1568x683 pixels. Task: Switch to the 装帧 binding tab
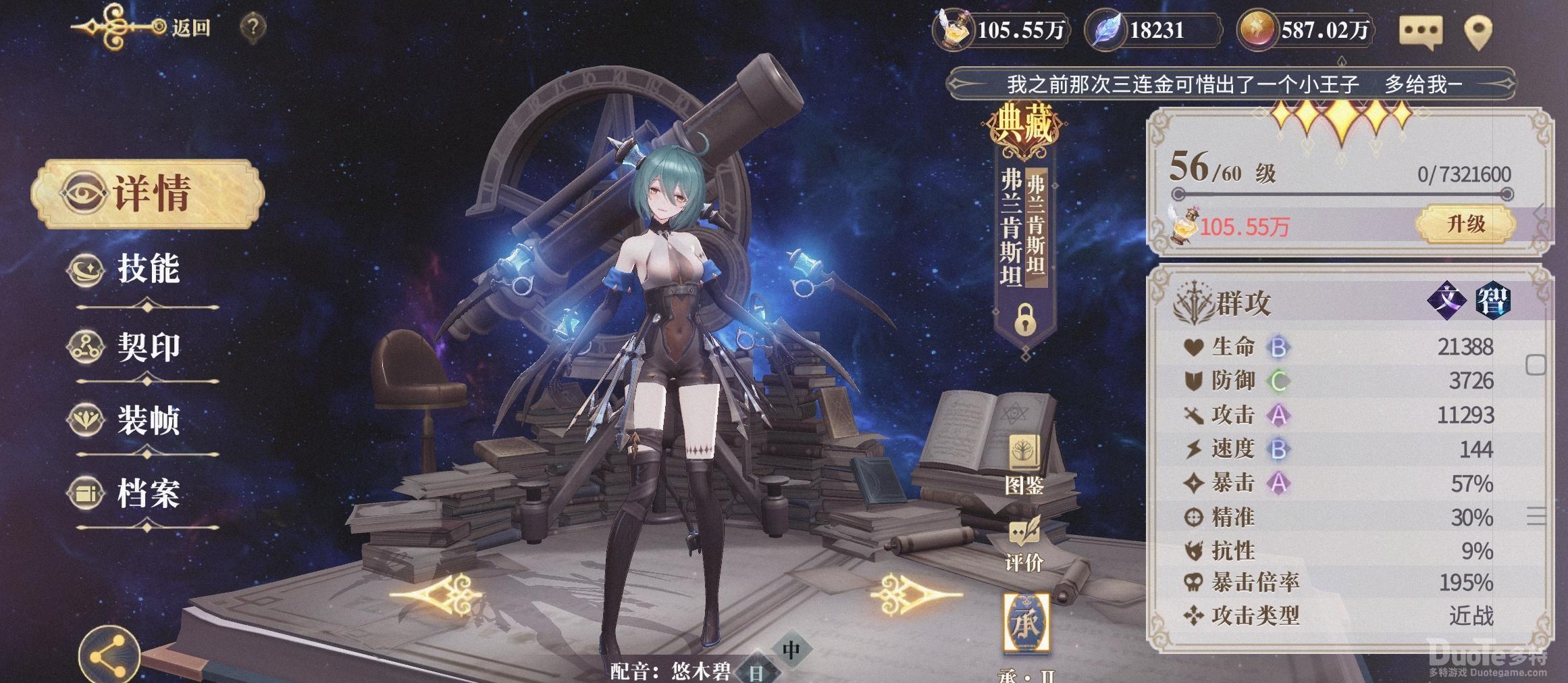click(x=147, y=420)
